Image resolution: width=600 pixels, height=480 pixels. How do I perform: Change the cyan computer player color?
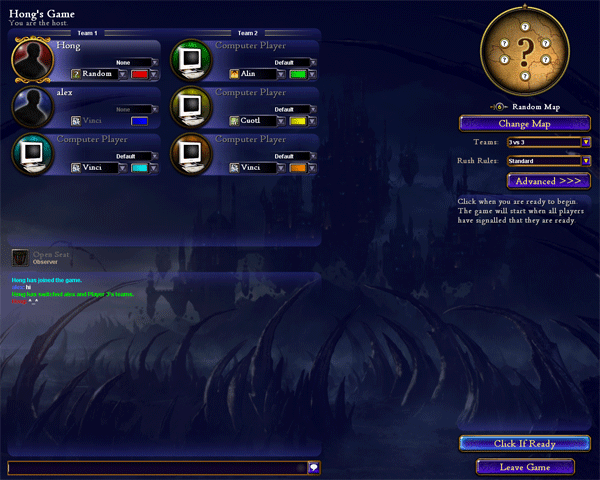pyautogui.click(x=139, y=168)
